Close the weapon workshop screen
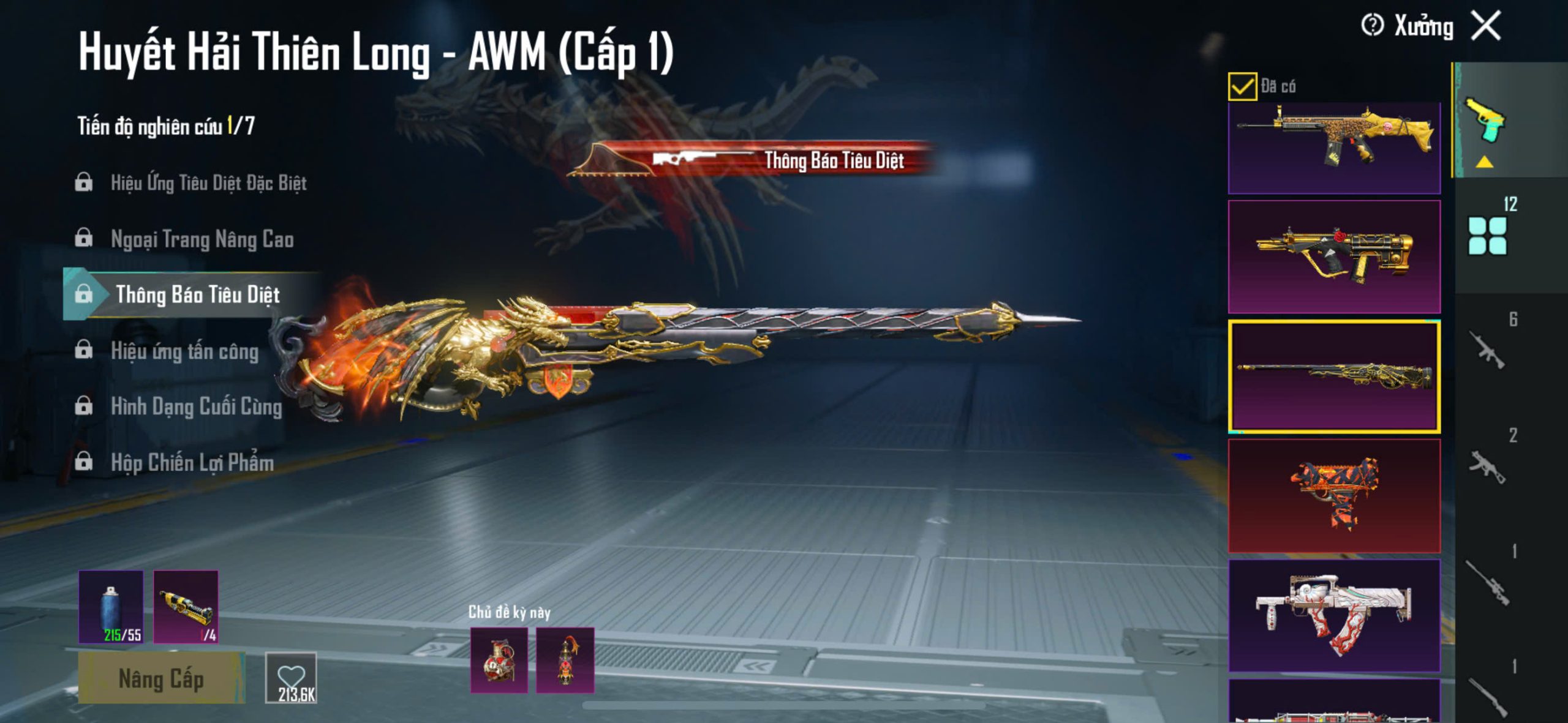This screenshot has height=723, width=1568. tap(1486, 26)
